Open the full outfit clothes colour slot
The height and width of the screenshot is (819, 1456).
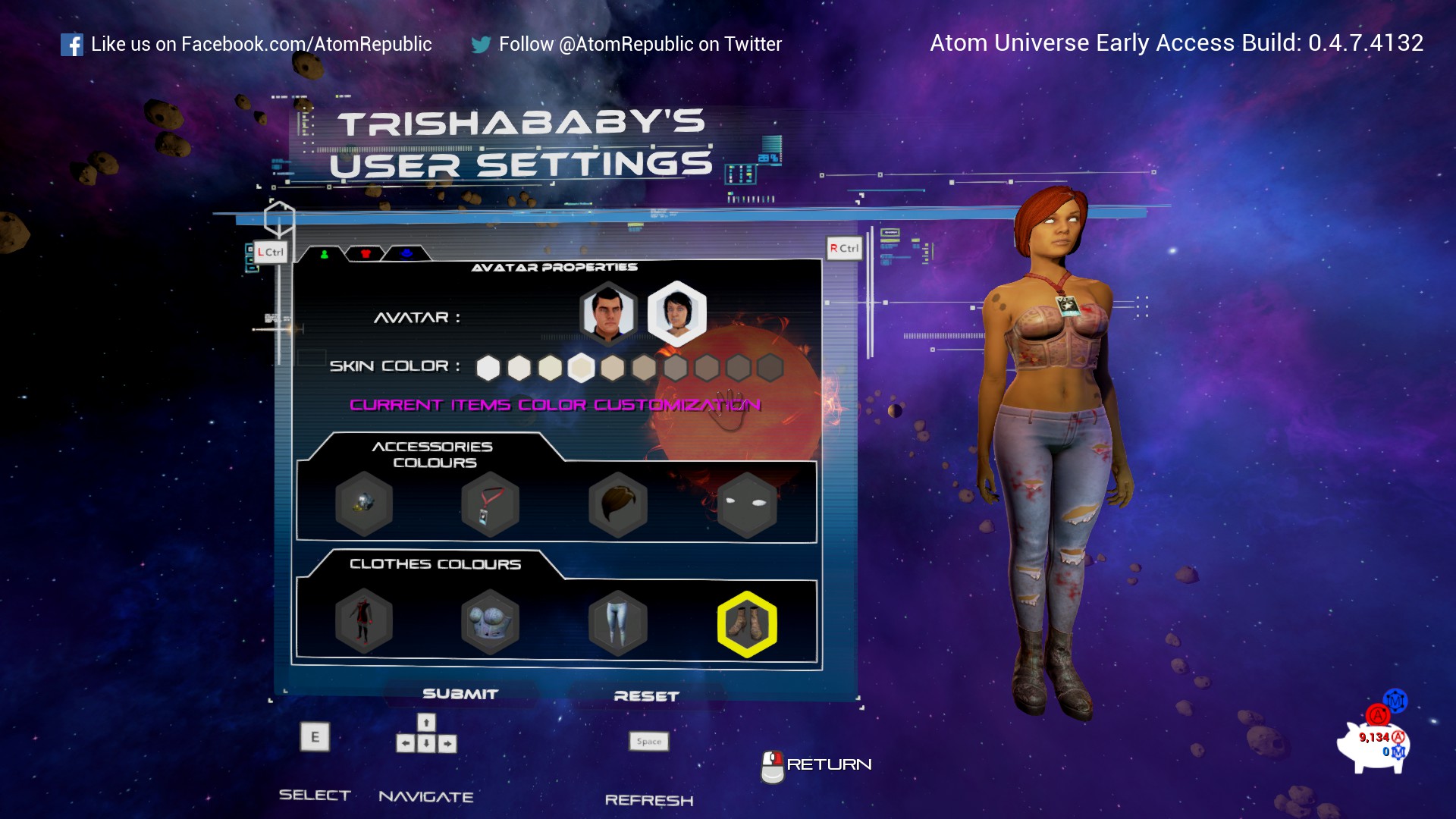pos(364,623)
